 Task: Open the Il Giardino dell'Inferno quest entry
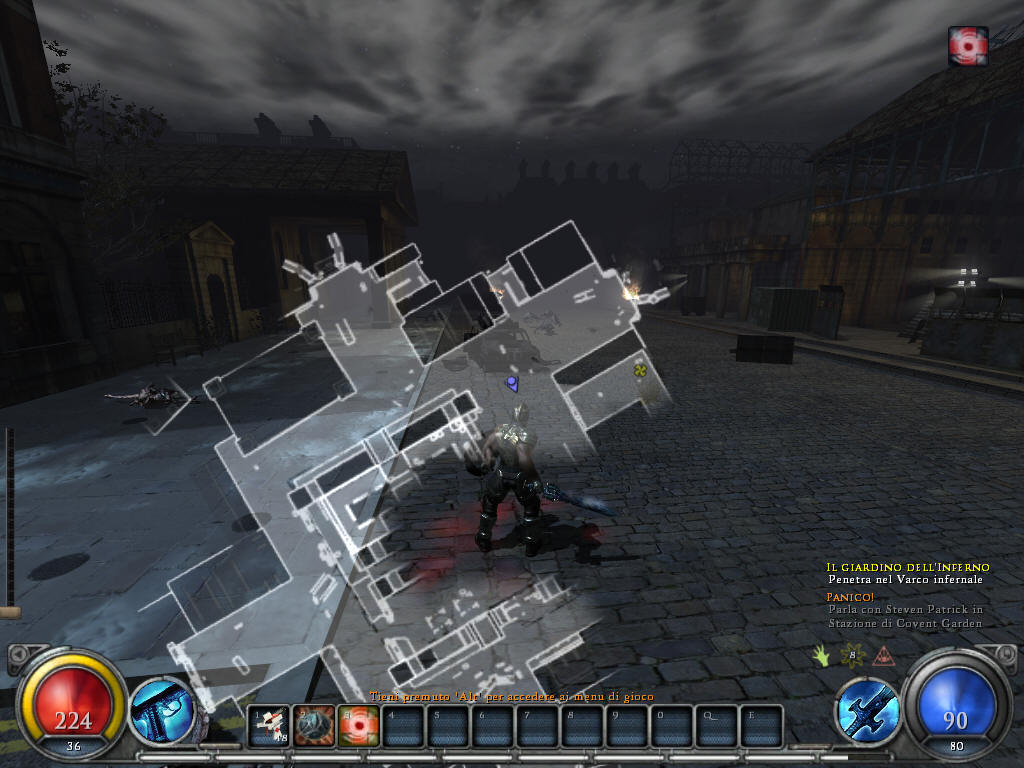[908, 567]
